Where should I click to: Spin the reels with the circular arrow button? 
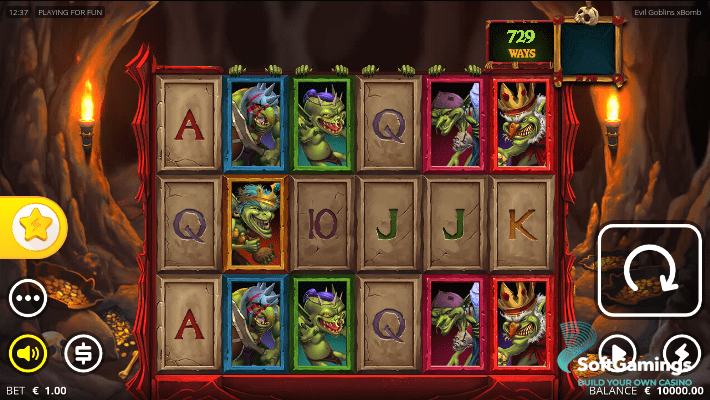click(x=649, y=270)
